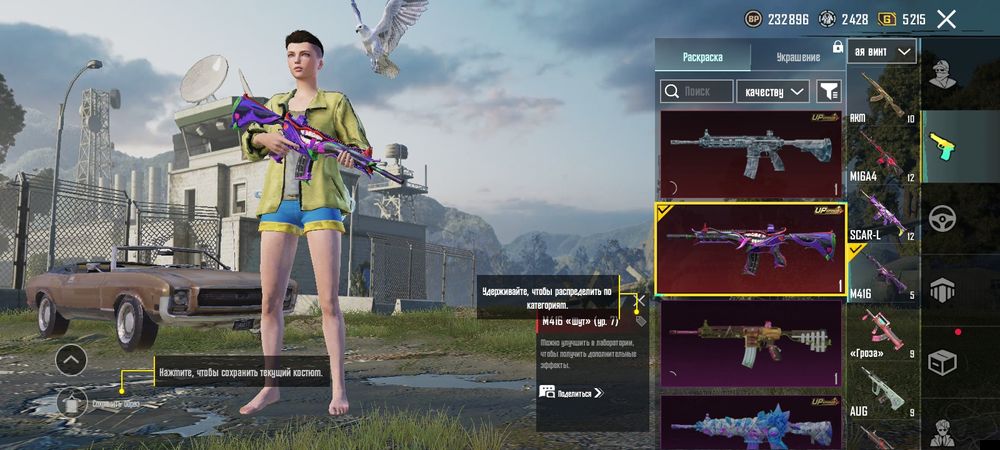Viewport: 1000px width, 450px height.
Task: Select the AKM weapon in the list
Action: [882, 97]
